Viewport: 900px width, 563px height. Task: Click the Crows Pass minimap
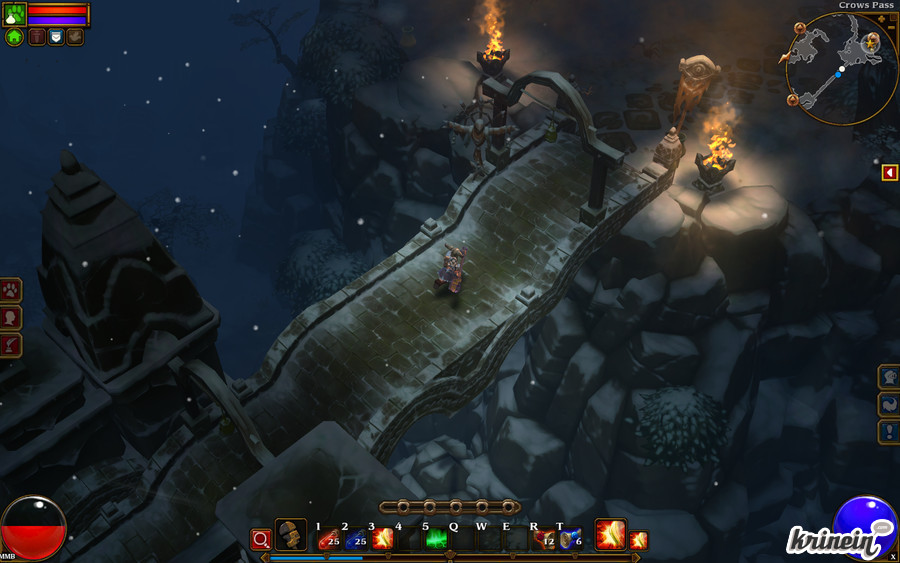[x=840, y=68]
